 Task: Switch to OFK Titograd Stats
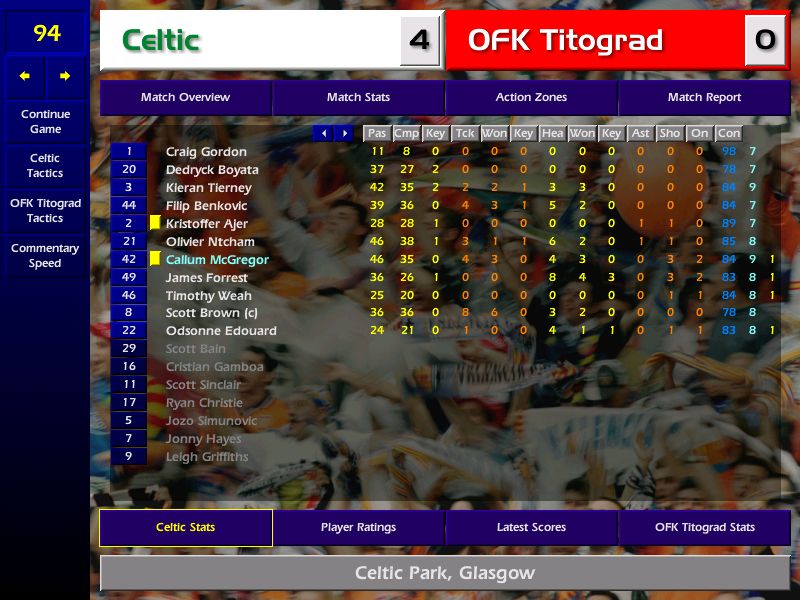pyautogui.click(x=704, y=527)
